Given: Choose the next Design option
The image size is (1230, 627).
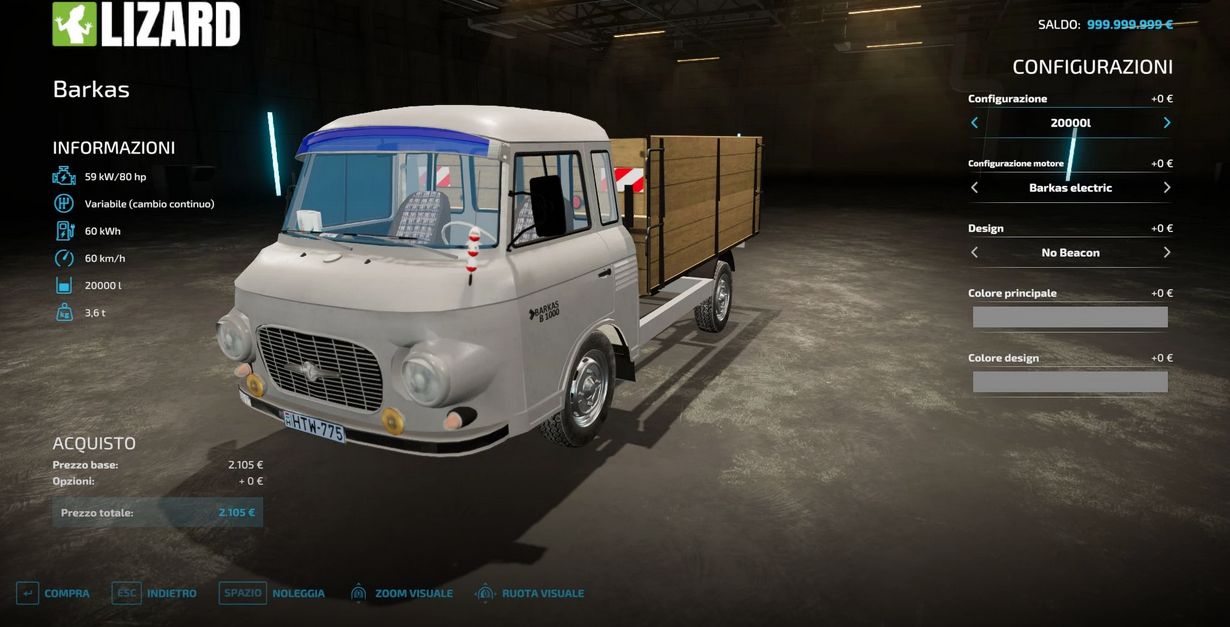Looking at the screenshot, I should (x=1166, y=253).
